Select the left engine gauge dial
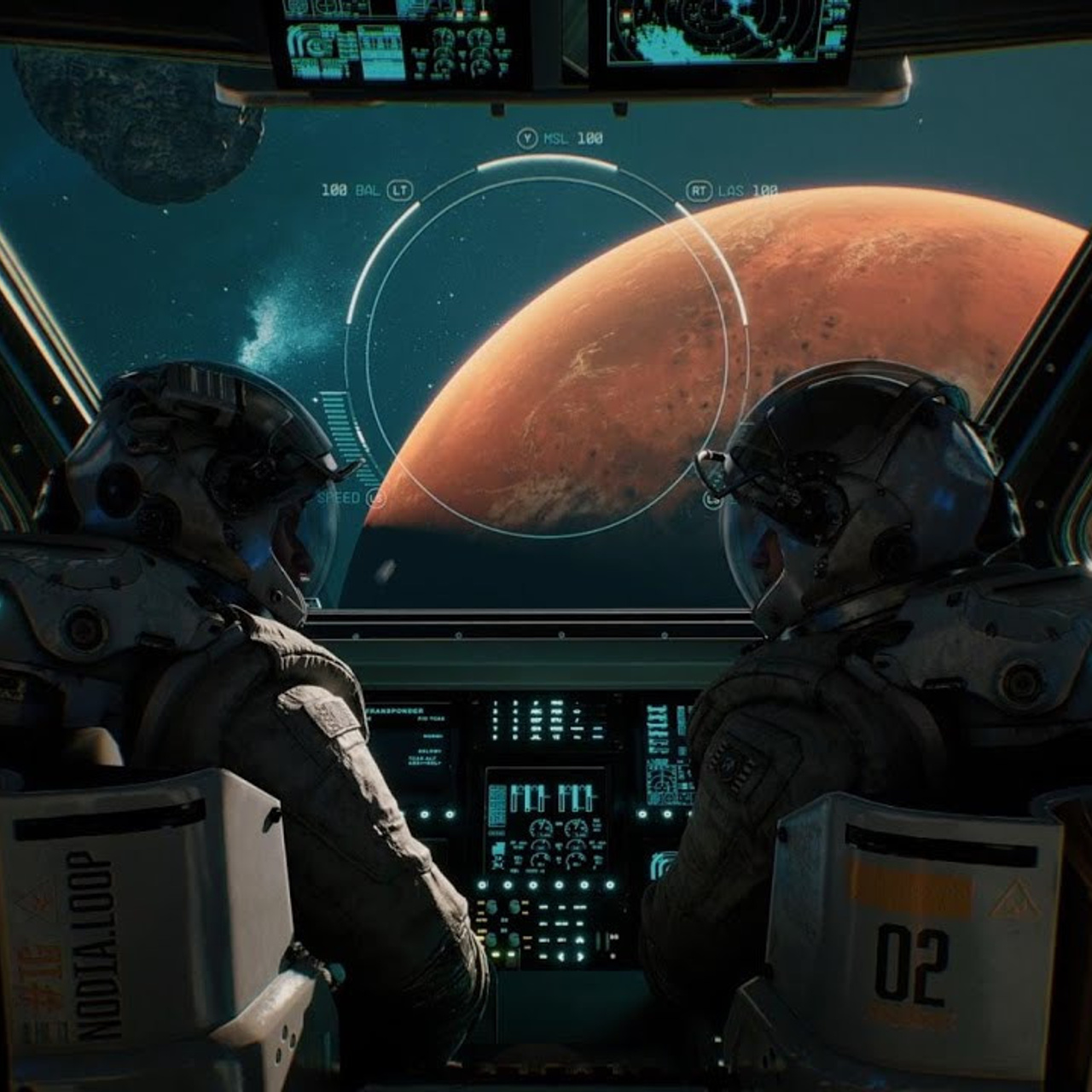Image resolution: width=1092 pixels, height=1092 pixels. 541,826
